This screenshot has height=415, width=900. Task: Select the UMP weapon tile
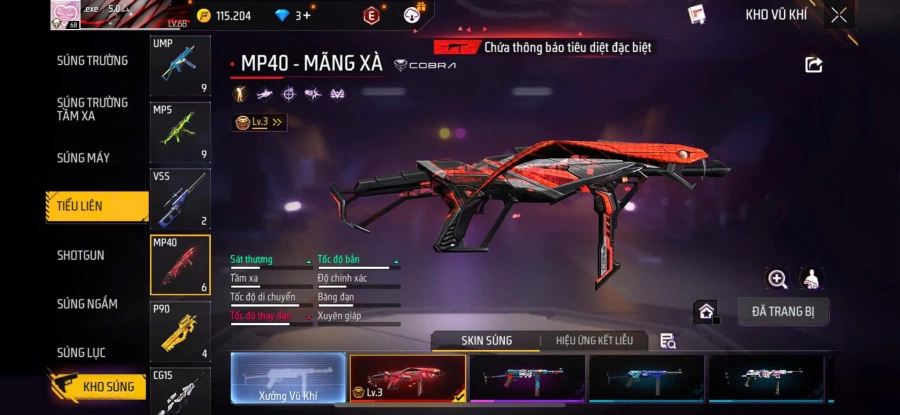180,66
